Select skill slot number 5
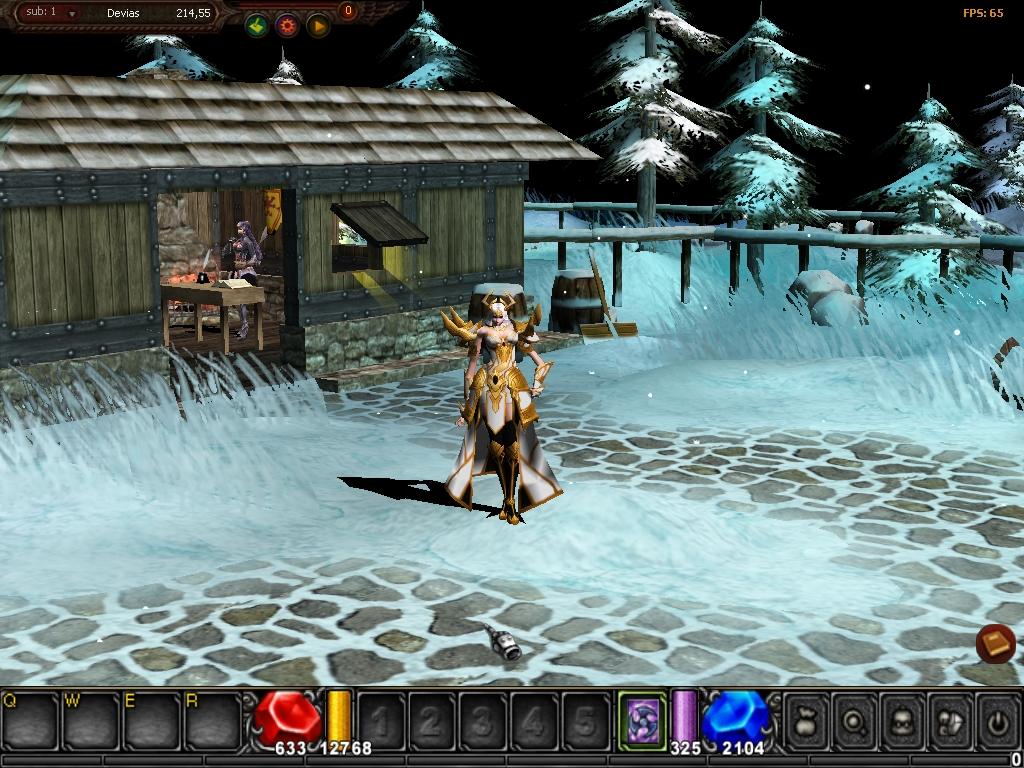 [586, 719]
